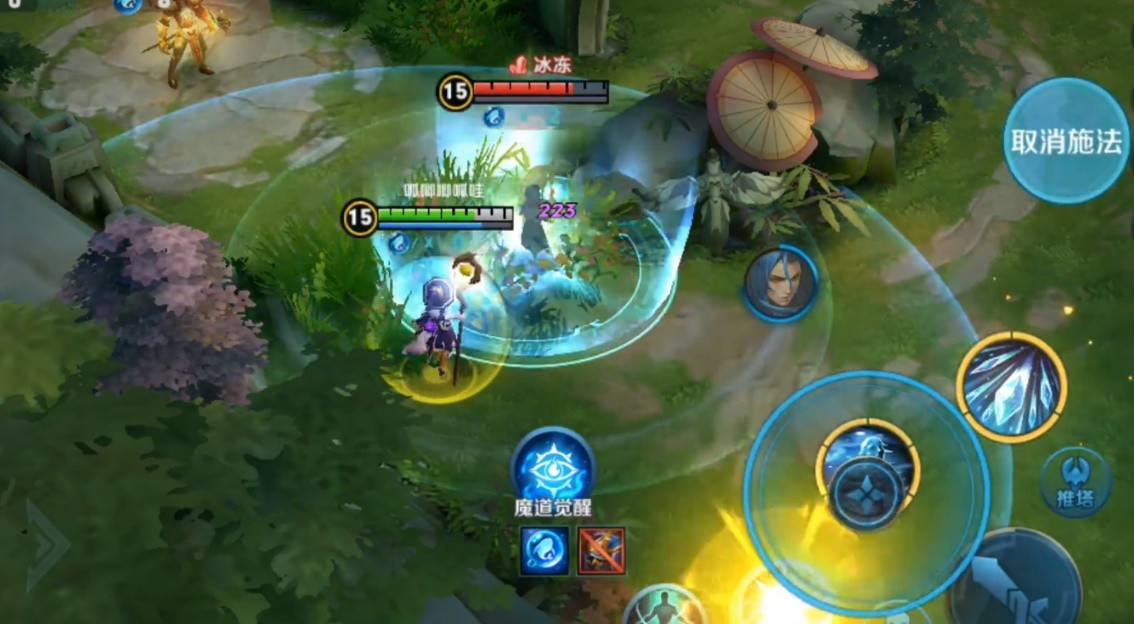Click the 魔道觉醒 eye icon
Viewport: 1134px width, 624px height.
coord(553,468)
